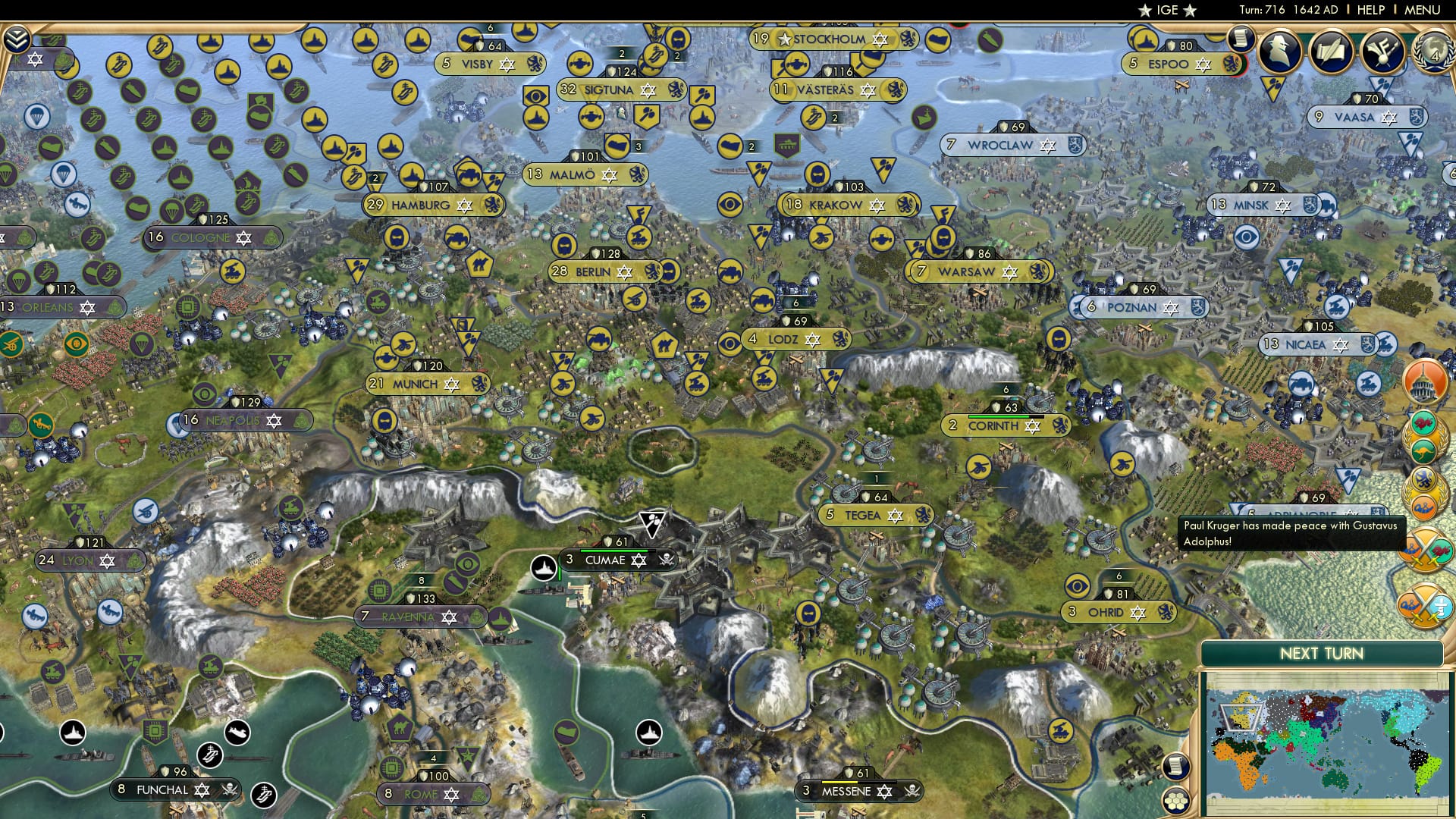Screen dimensions: 1456x819
Task: Open the Great Writer scroll-and-quill notification
Action: click(1331, 52)
